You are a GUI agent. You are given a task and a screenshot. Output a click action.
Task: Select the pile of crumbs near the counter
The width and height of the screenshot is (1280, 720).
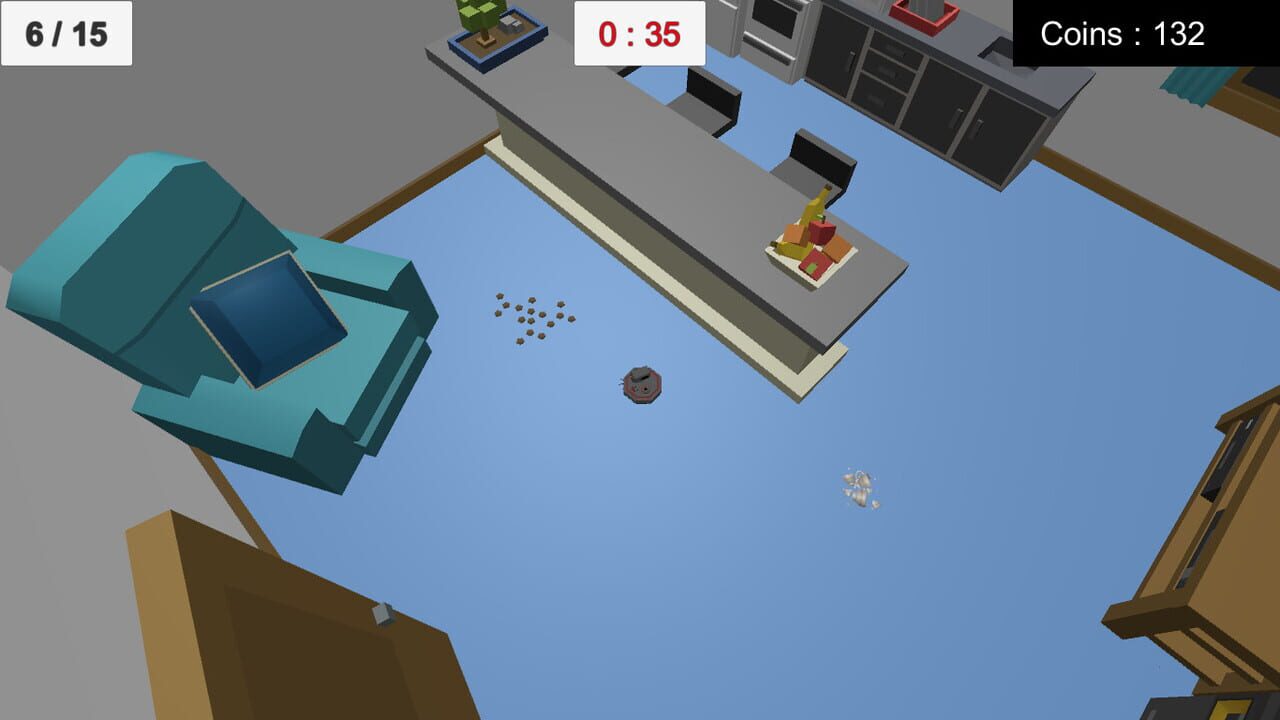pos(530,315)
